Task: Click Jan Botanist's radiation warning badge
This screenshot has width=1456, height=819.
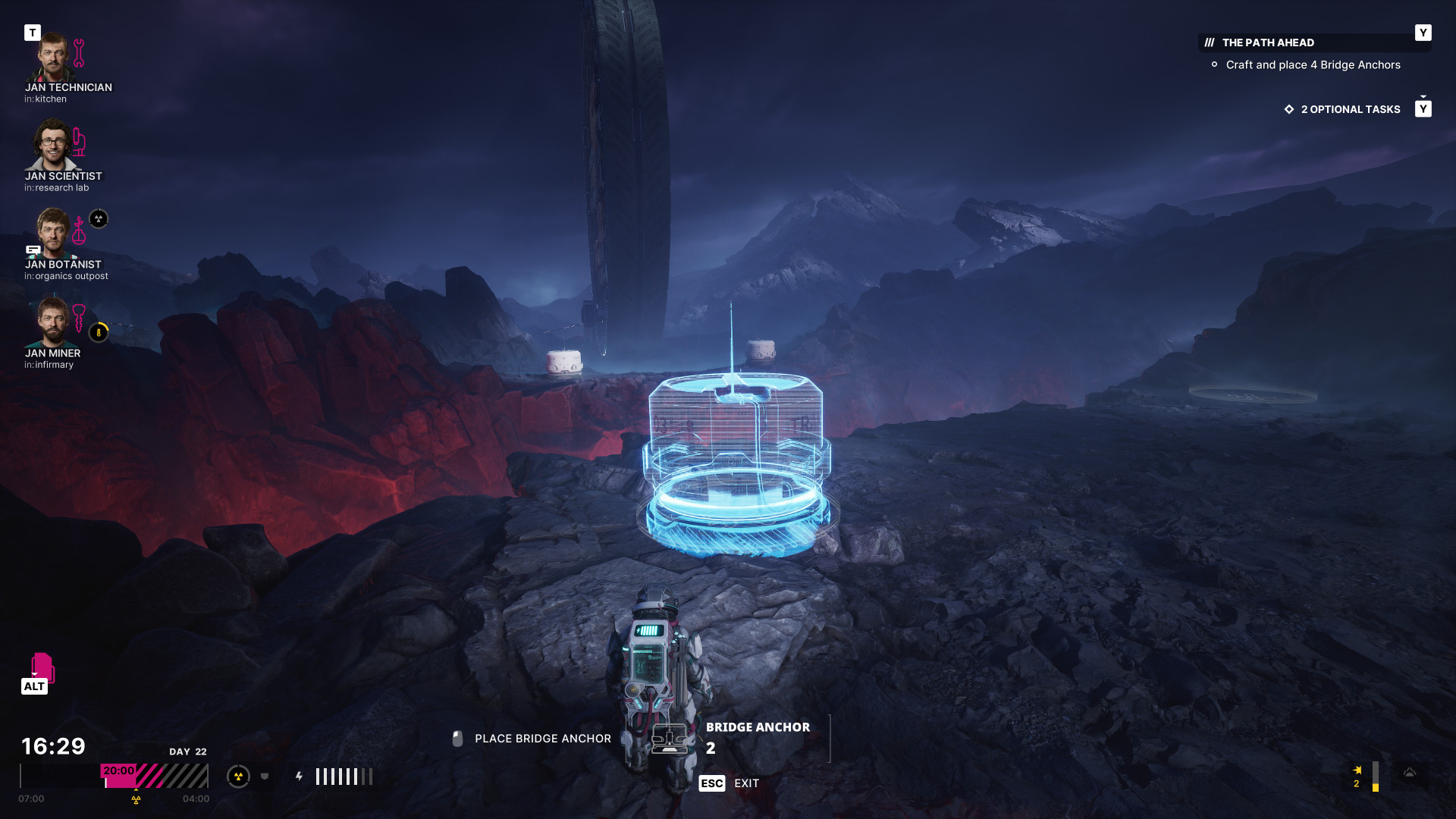Action: click(x=99, y=219)
